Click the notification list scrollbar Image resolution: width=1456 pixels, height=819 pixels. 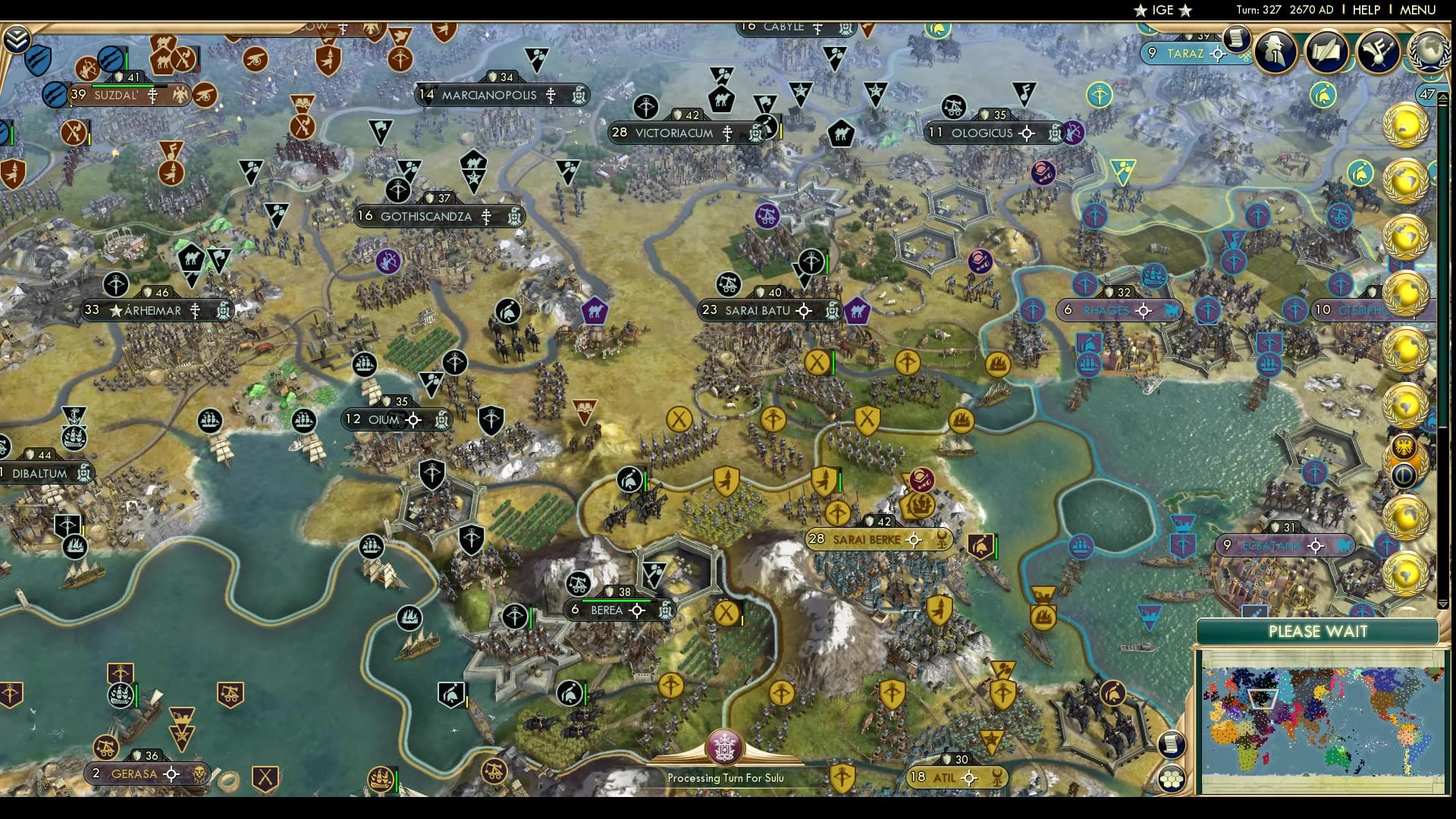[x=1444, y=303]
